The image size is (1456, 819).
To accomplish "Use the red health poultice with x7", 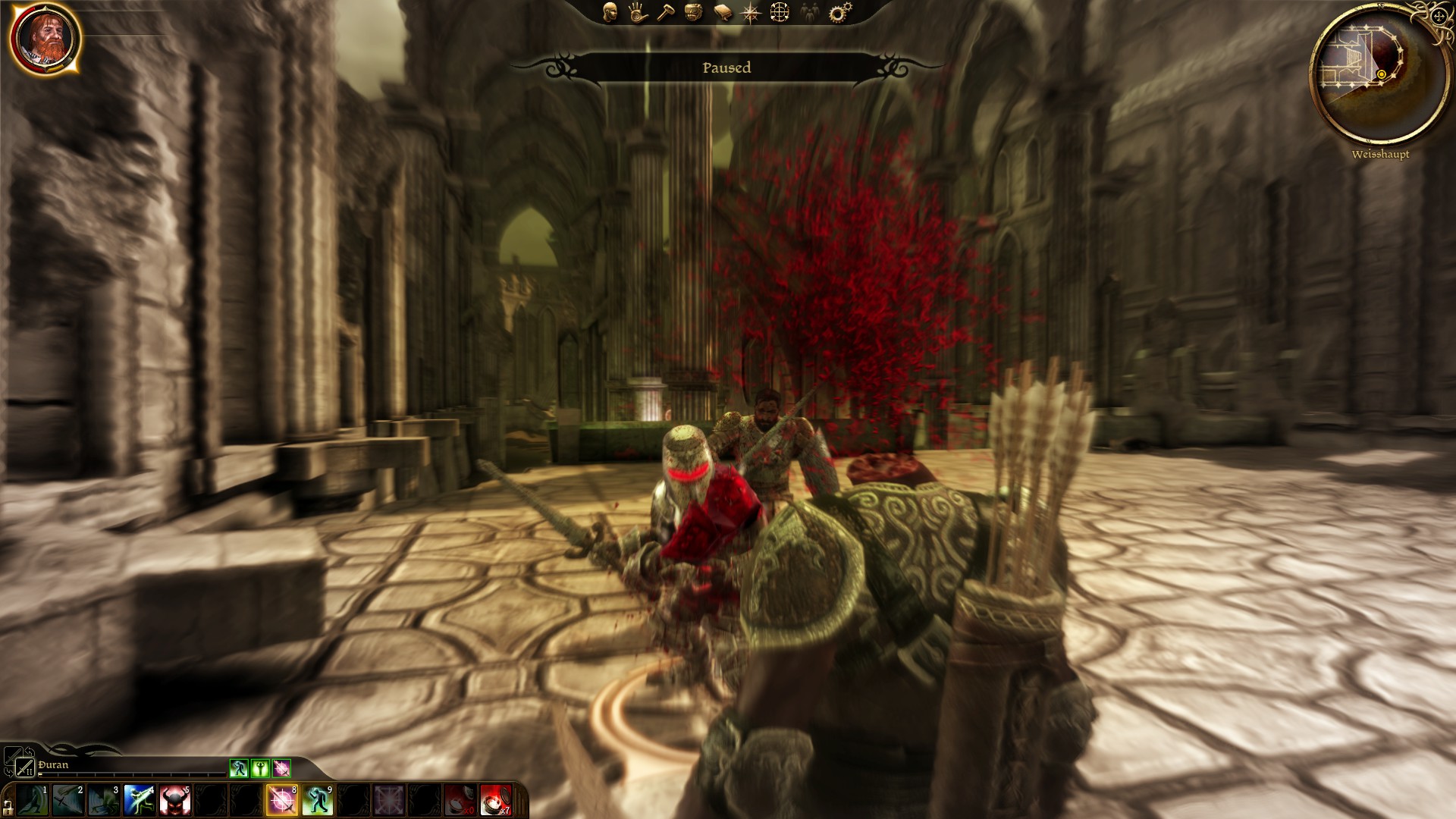I will pyautogui.click(x=496, y=801).
